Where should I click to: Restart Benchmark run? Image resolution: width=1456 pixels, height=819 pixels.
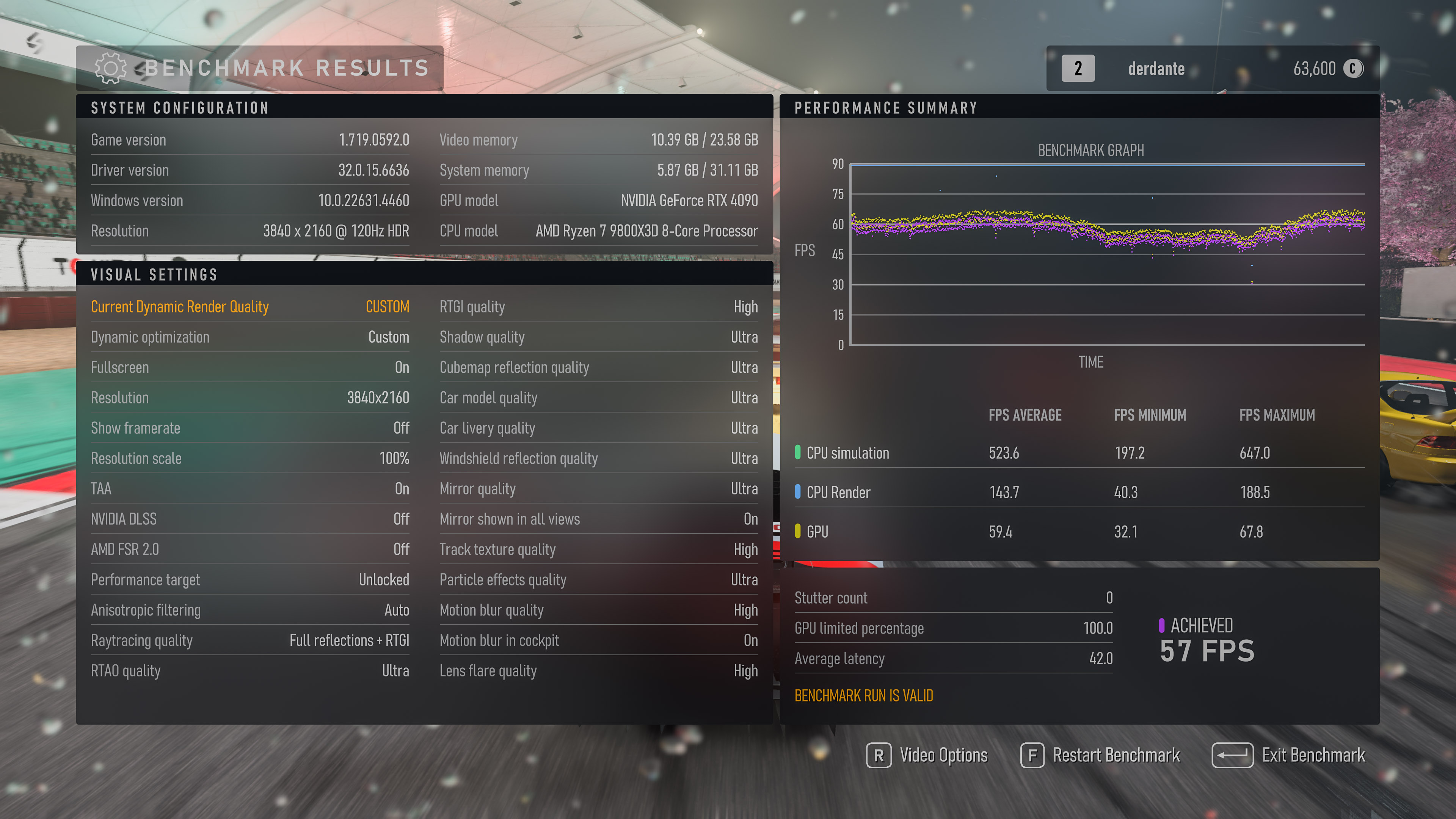click(x=1101, y=755)
